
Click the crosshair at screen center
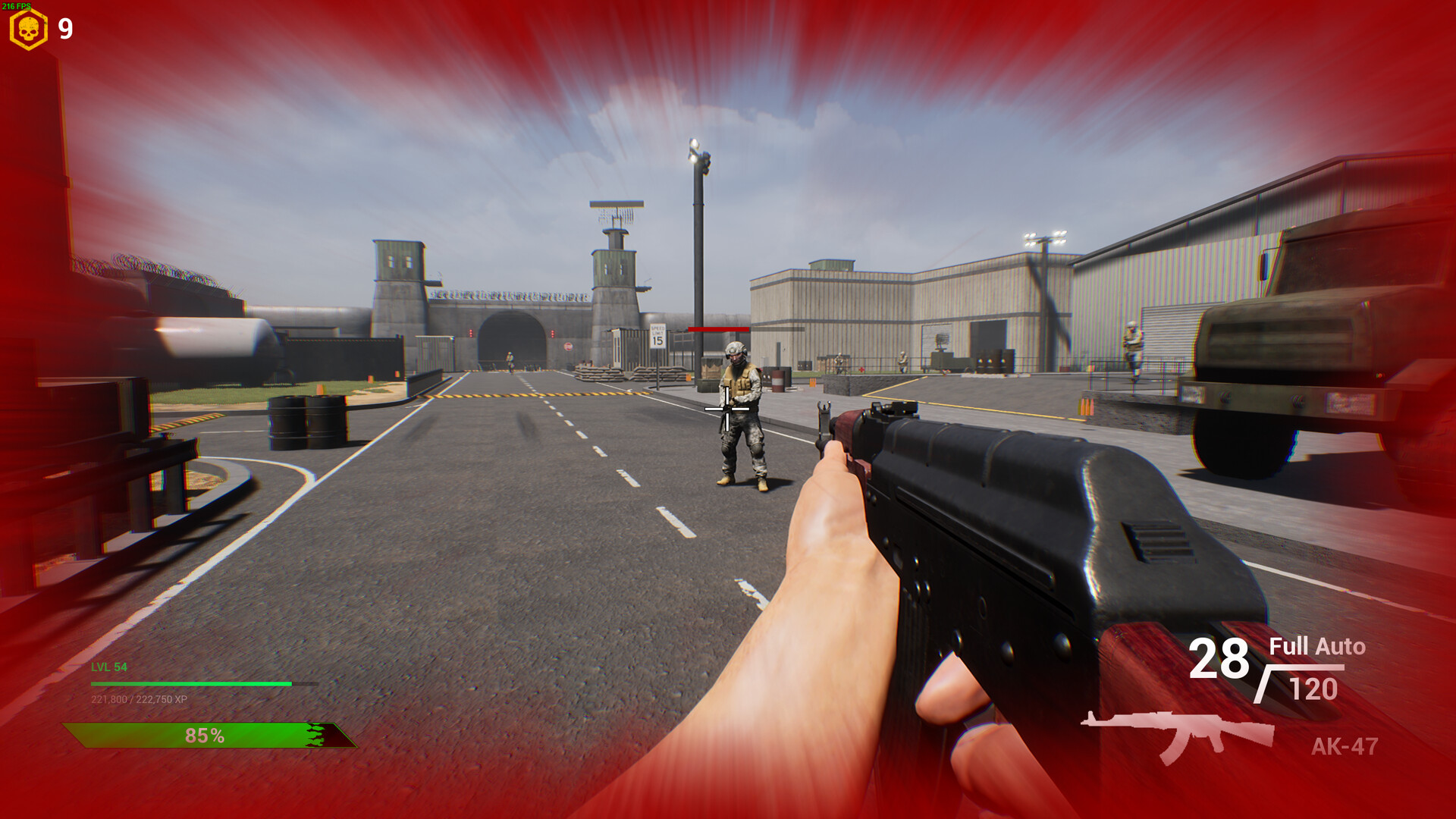[x=726, y=409]
